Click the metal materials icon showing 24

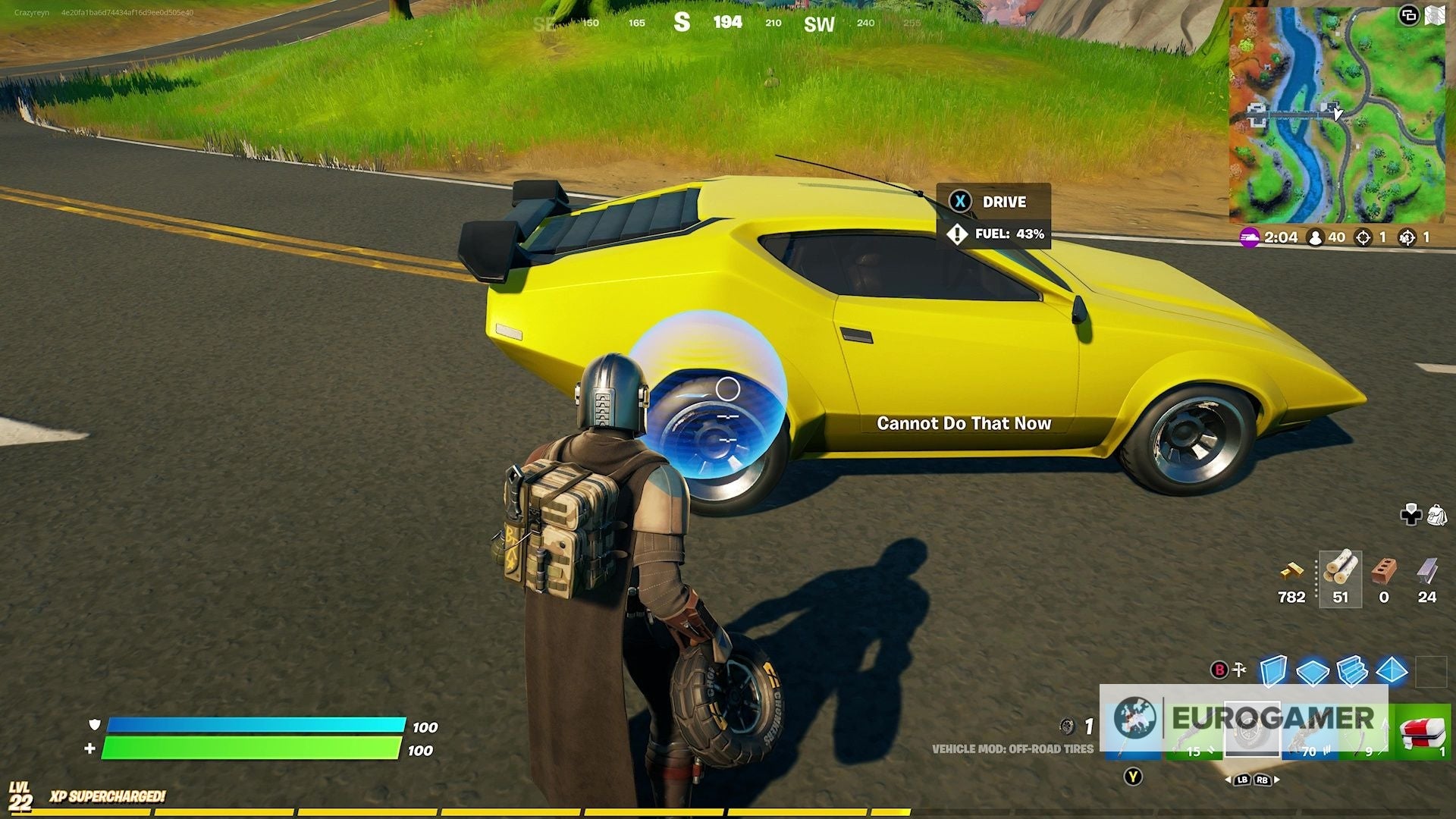[1426, 570]
